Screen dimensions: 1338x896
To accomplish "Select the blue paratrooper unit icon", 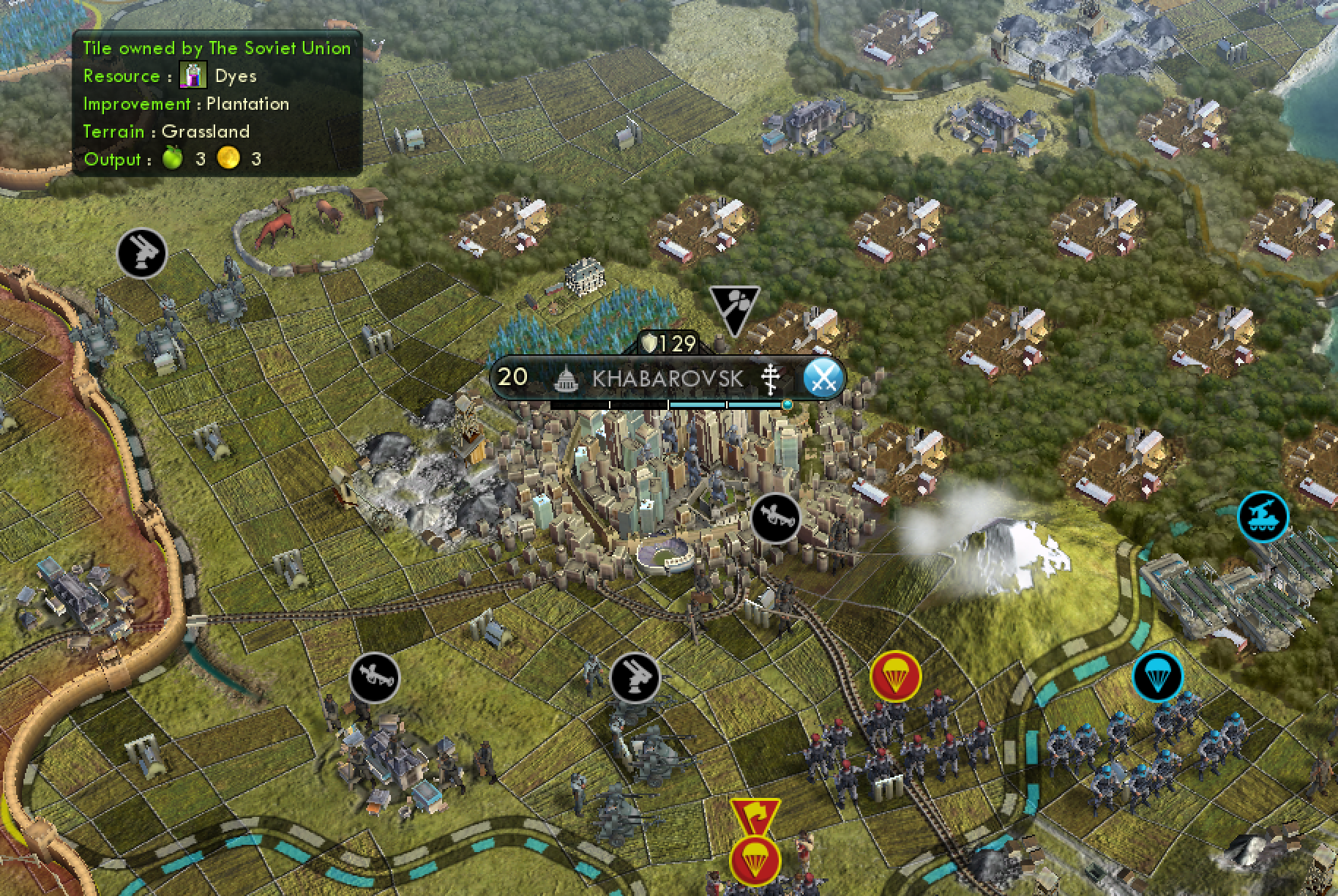I will click(x=1157, y=676).
